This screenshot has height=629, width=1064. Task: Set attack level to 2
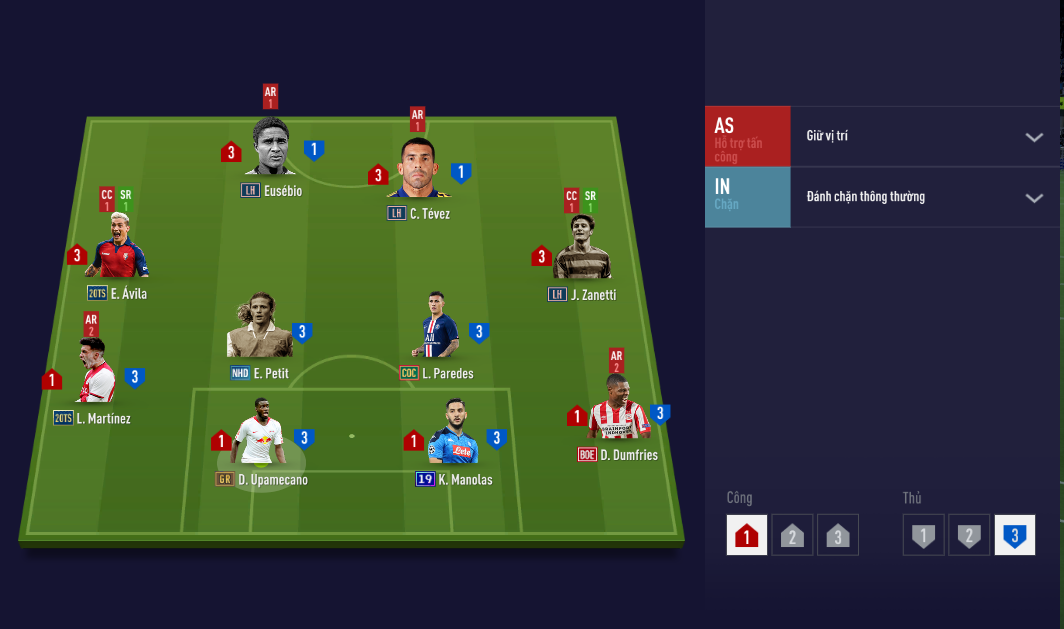coord(792,535)
